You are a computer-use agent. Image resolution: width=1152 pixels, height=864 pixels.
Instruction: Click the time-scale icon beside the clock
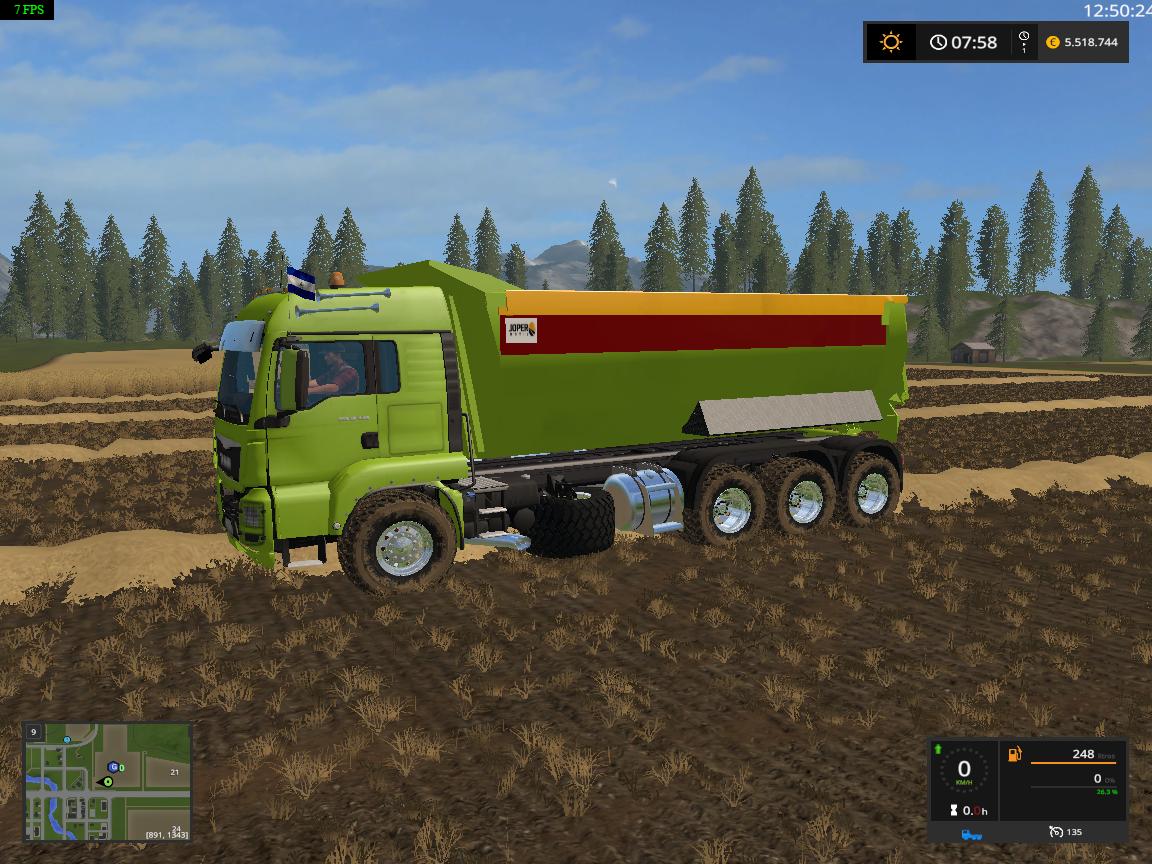click(1024, 42)
